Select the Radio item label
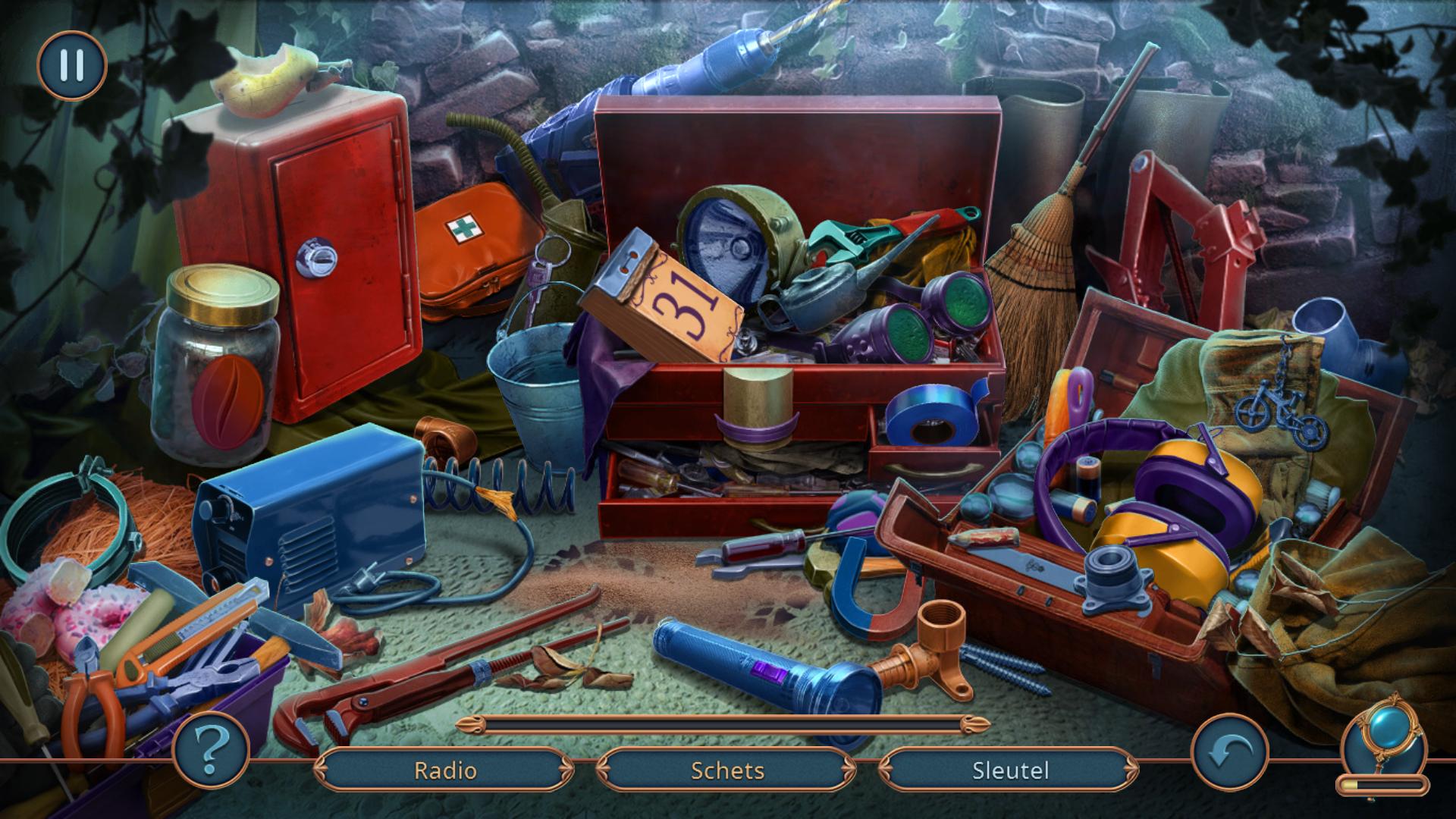 tap(445, 770)
